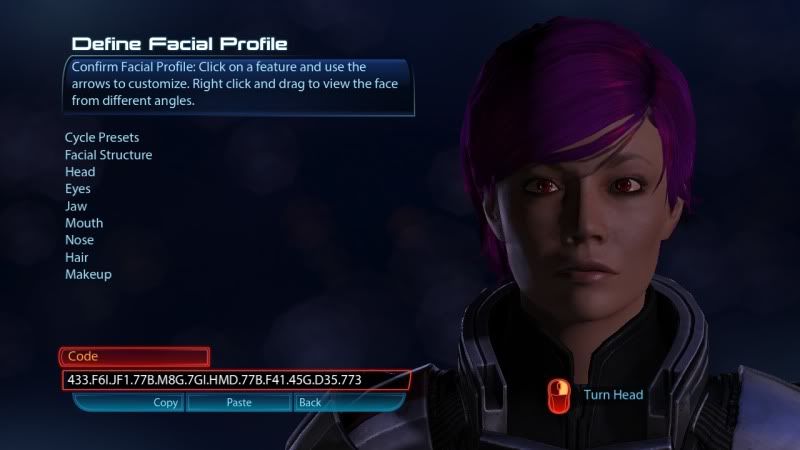
Task: Open the Eyes customization
Action: pos(78,189)
